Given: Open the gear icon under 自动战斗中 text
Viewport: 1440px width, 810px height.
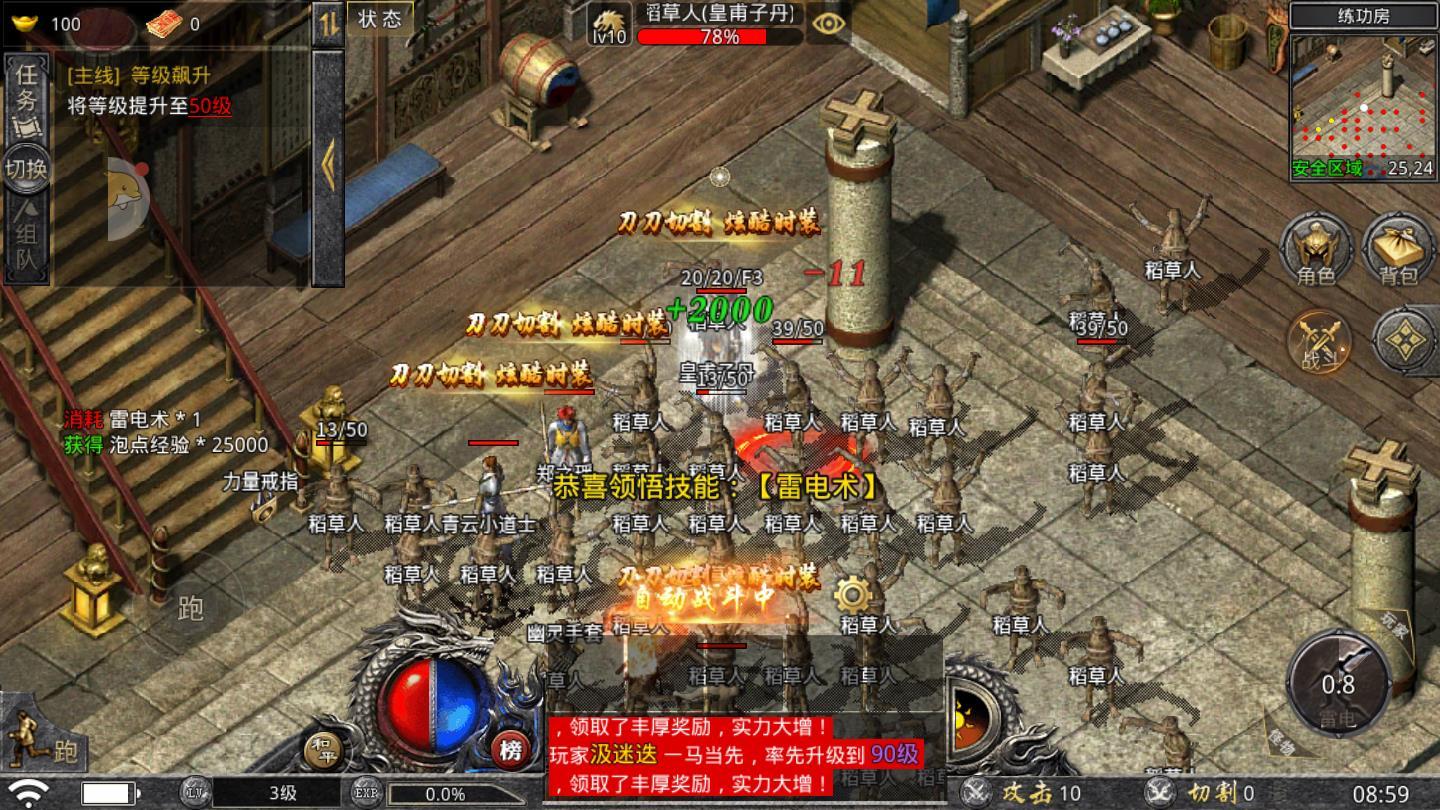Looking at the screenshot, I should click(x=851, y=592).
